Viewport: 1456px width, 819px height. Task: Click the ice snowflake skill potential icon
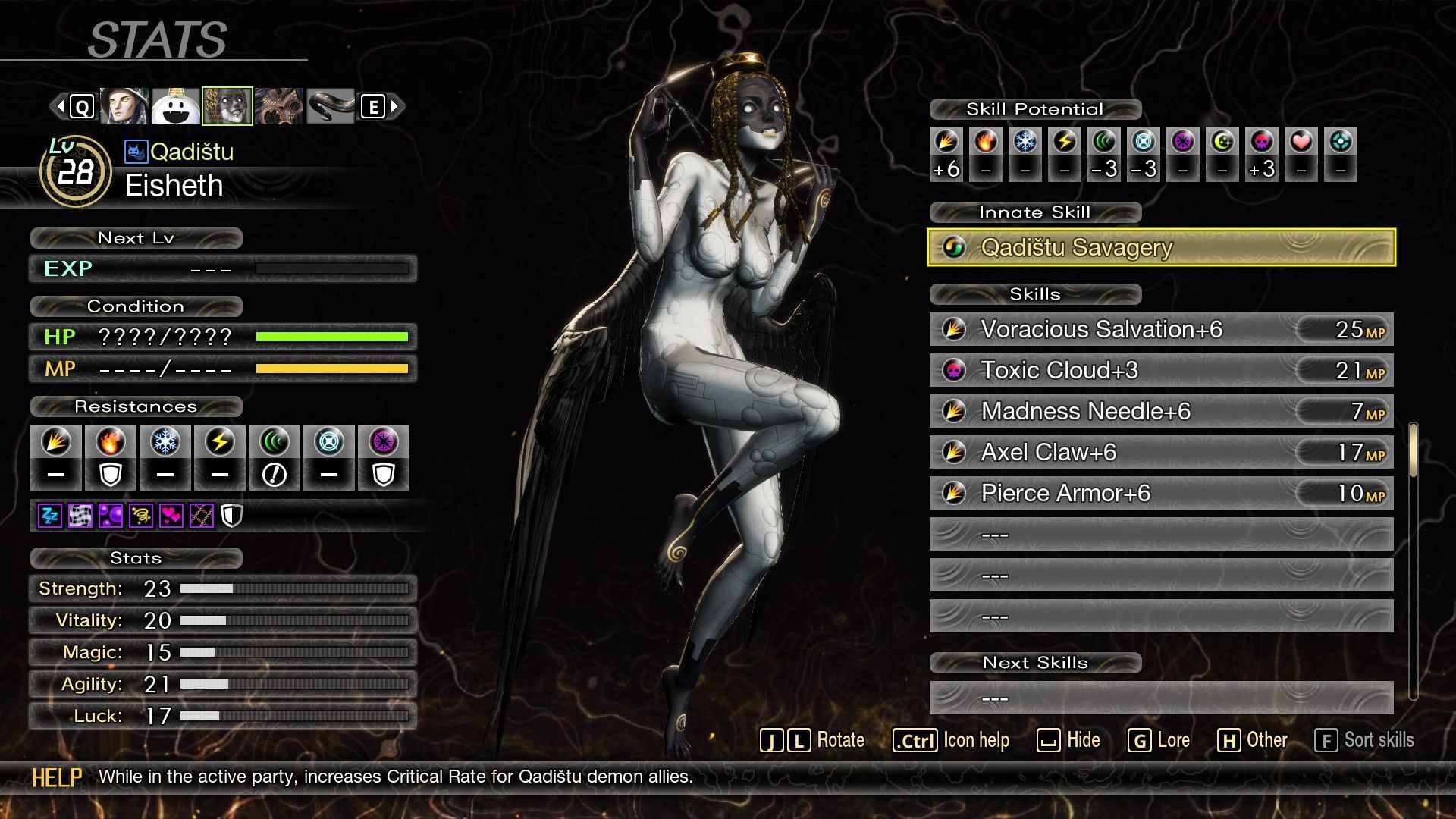click(1025, 142)
